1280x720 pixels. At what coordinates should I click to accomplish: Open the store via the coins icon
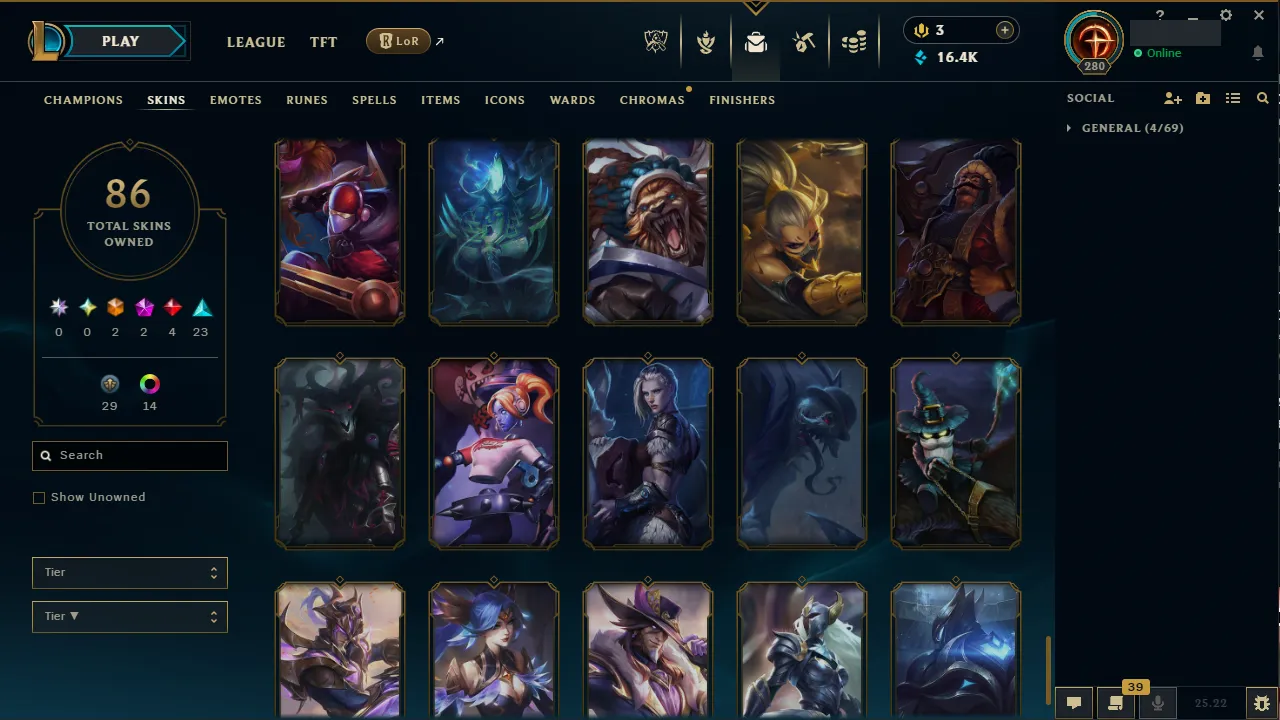[x=854, y=41]
